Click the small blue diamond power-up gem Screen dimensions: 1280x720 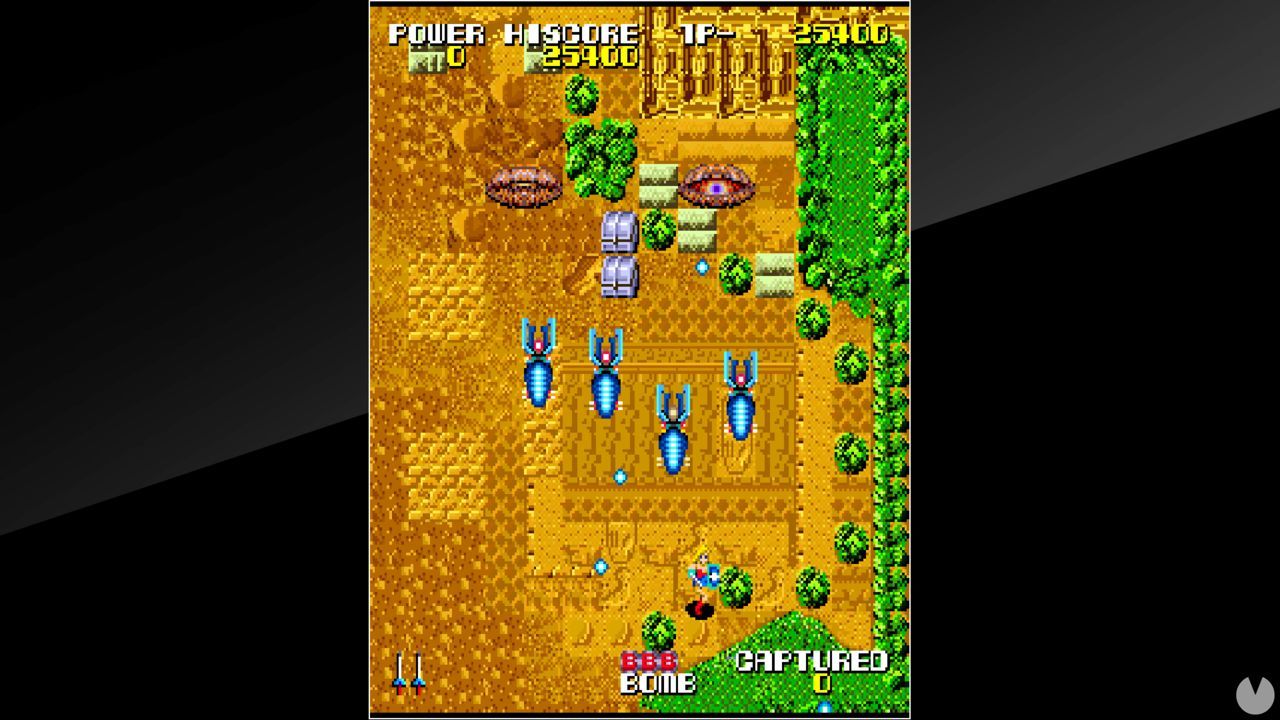tap(703, 267)
